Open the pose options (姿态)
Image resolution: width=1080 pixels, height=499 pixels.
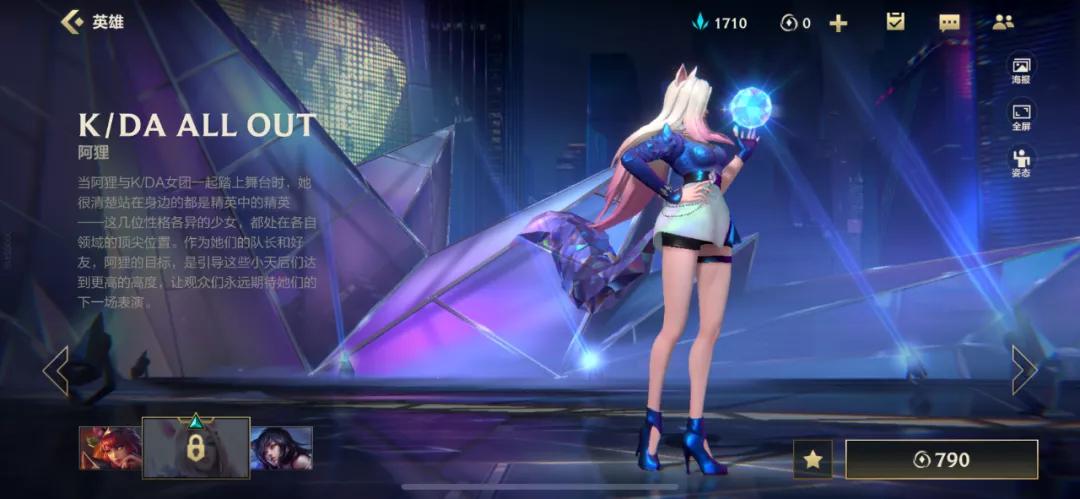pos(1021,163)
